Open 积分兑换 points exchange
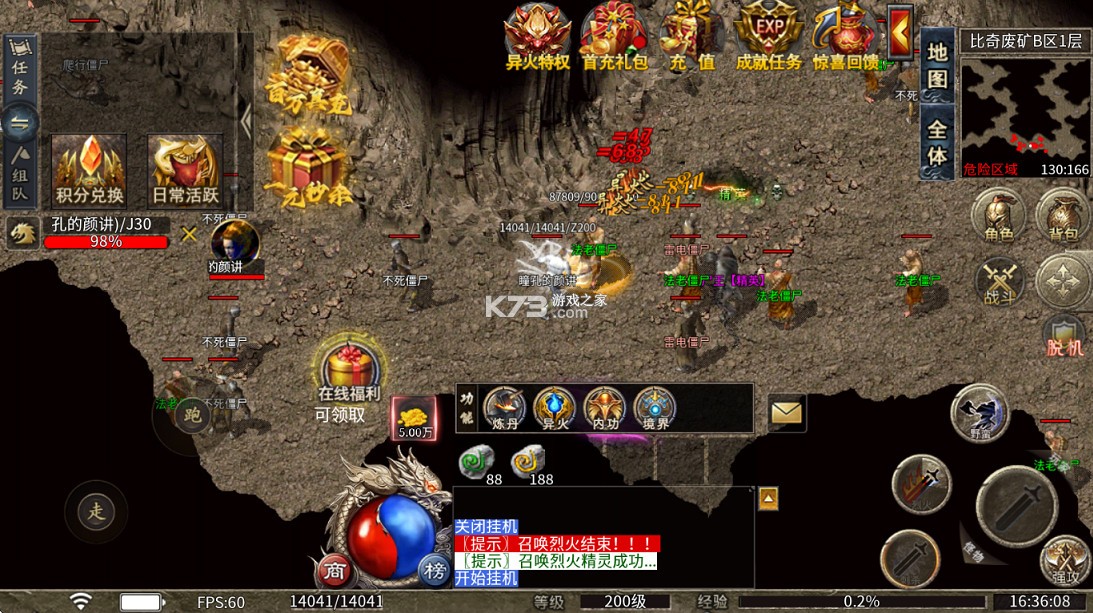 (89, 168)
